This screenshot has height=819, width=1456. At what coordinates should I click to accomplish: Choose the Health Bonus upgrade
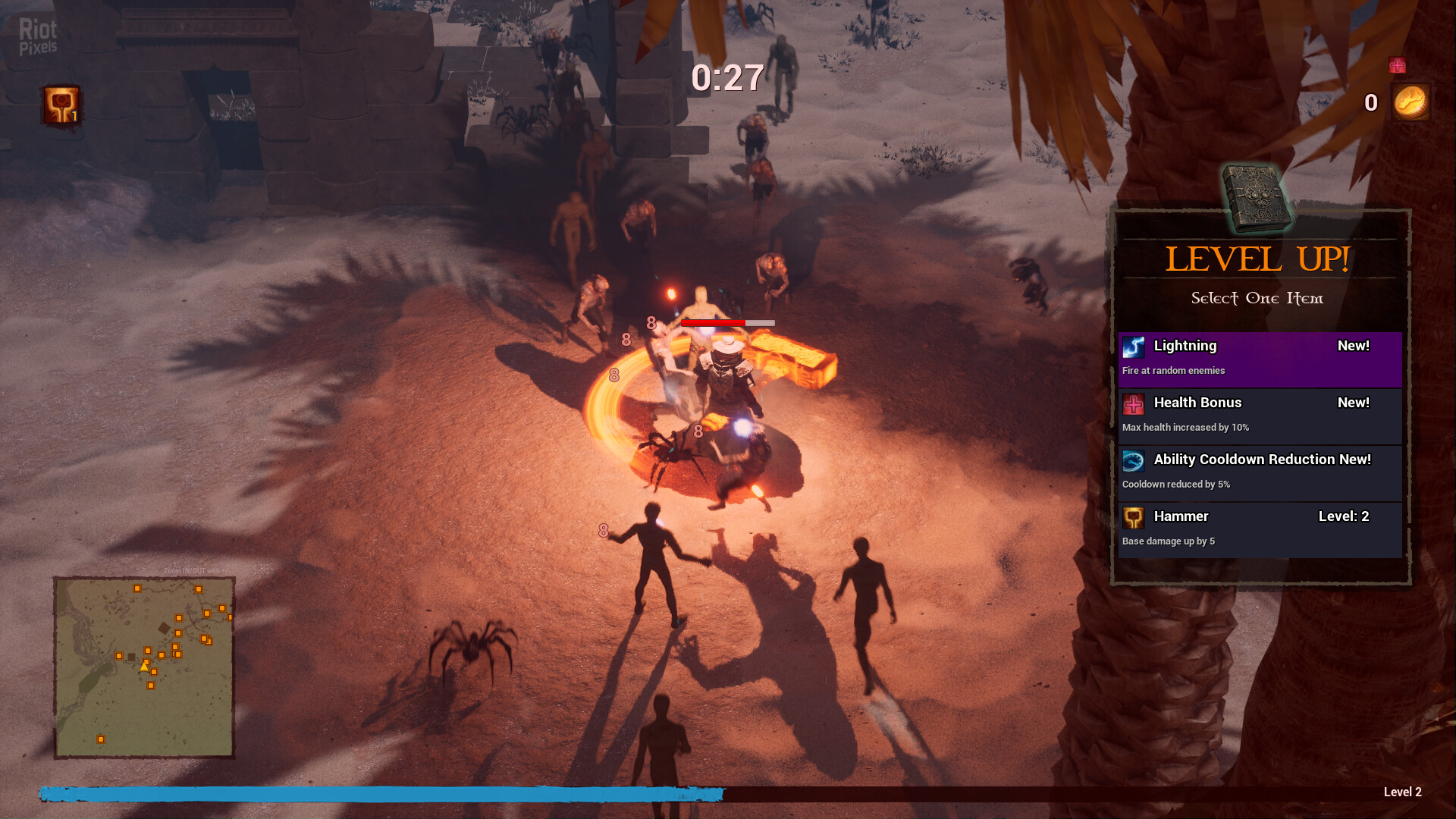(1260, 415)
